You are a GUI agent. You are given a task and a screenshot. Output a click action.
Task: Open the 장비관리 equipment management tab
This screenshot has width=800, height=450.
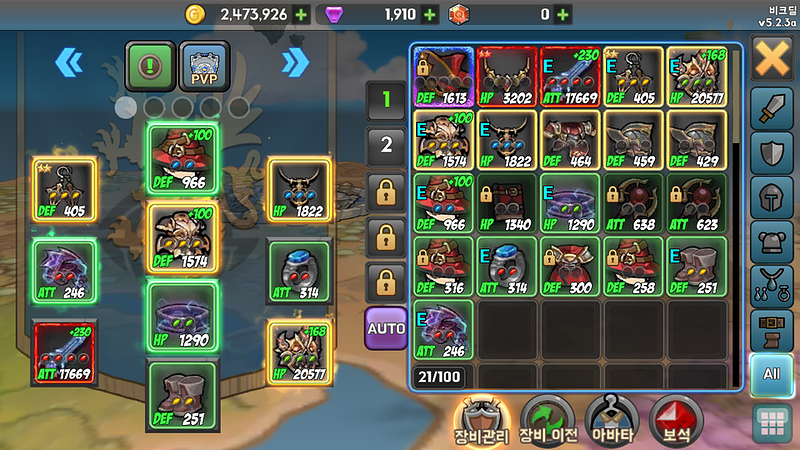point(483,420)
